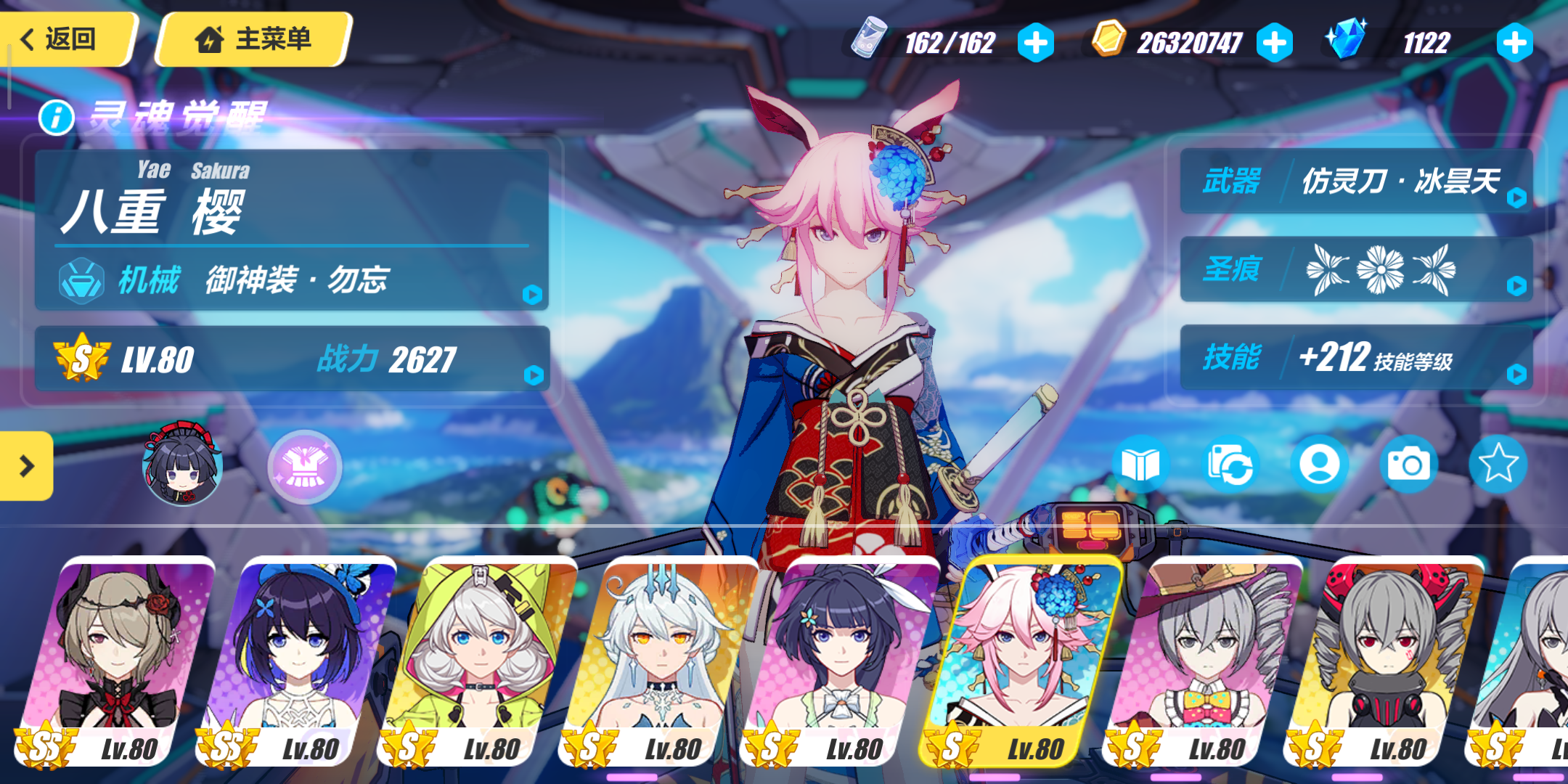Select the dark-haired chibi character avatar

pos(181,465)
